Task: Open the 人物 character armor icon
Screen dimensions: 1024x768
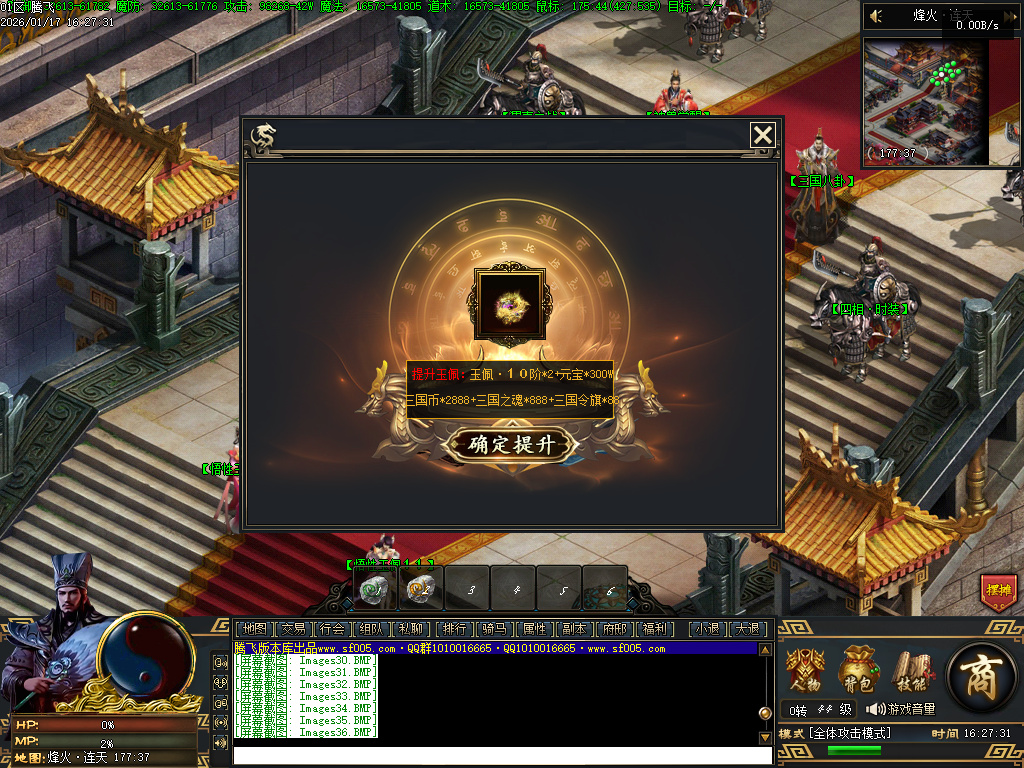Action: pyautogui.click(x=805, y=669)
